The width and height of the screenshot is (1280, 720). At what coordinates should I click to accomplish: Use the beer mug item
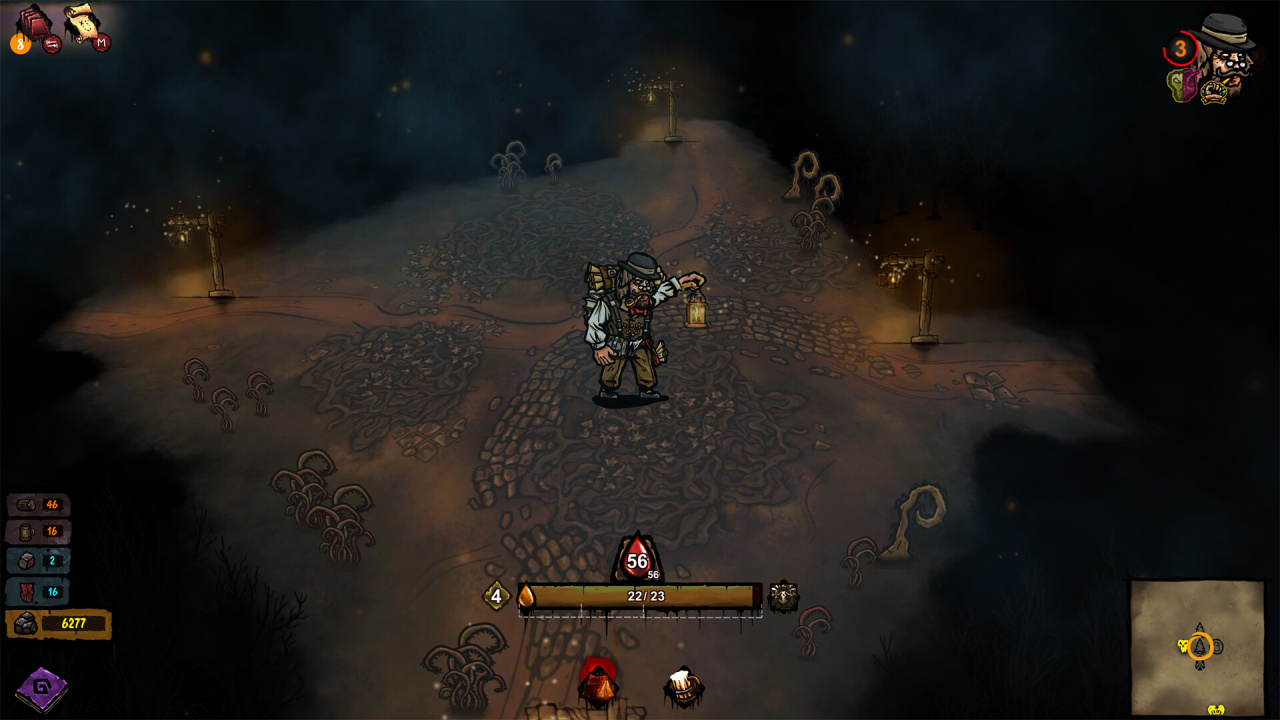pos(684,687)
